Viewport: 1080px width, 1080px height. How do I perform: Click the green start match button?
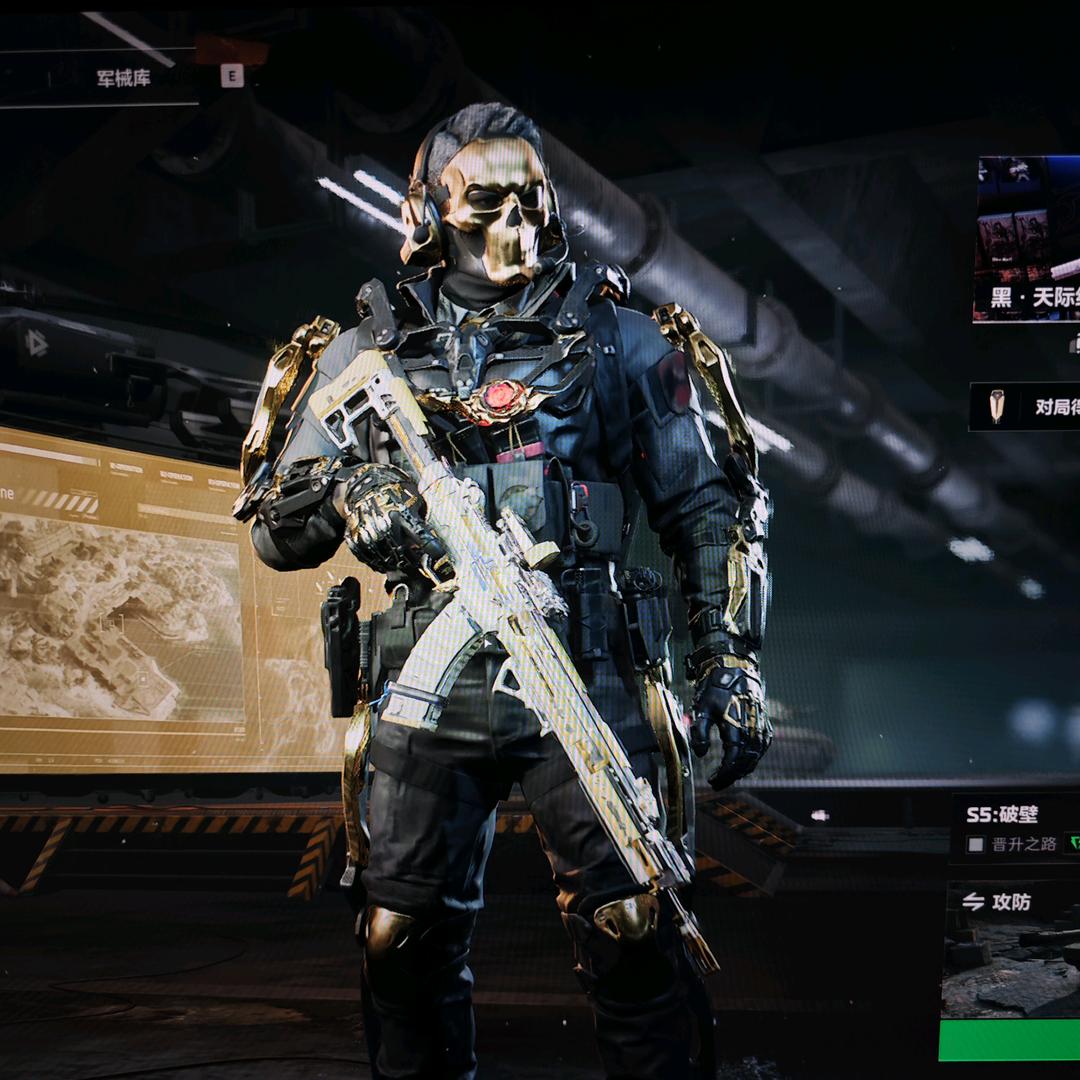pyautogui.click(x=1010, y=1040)
